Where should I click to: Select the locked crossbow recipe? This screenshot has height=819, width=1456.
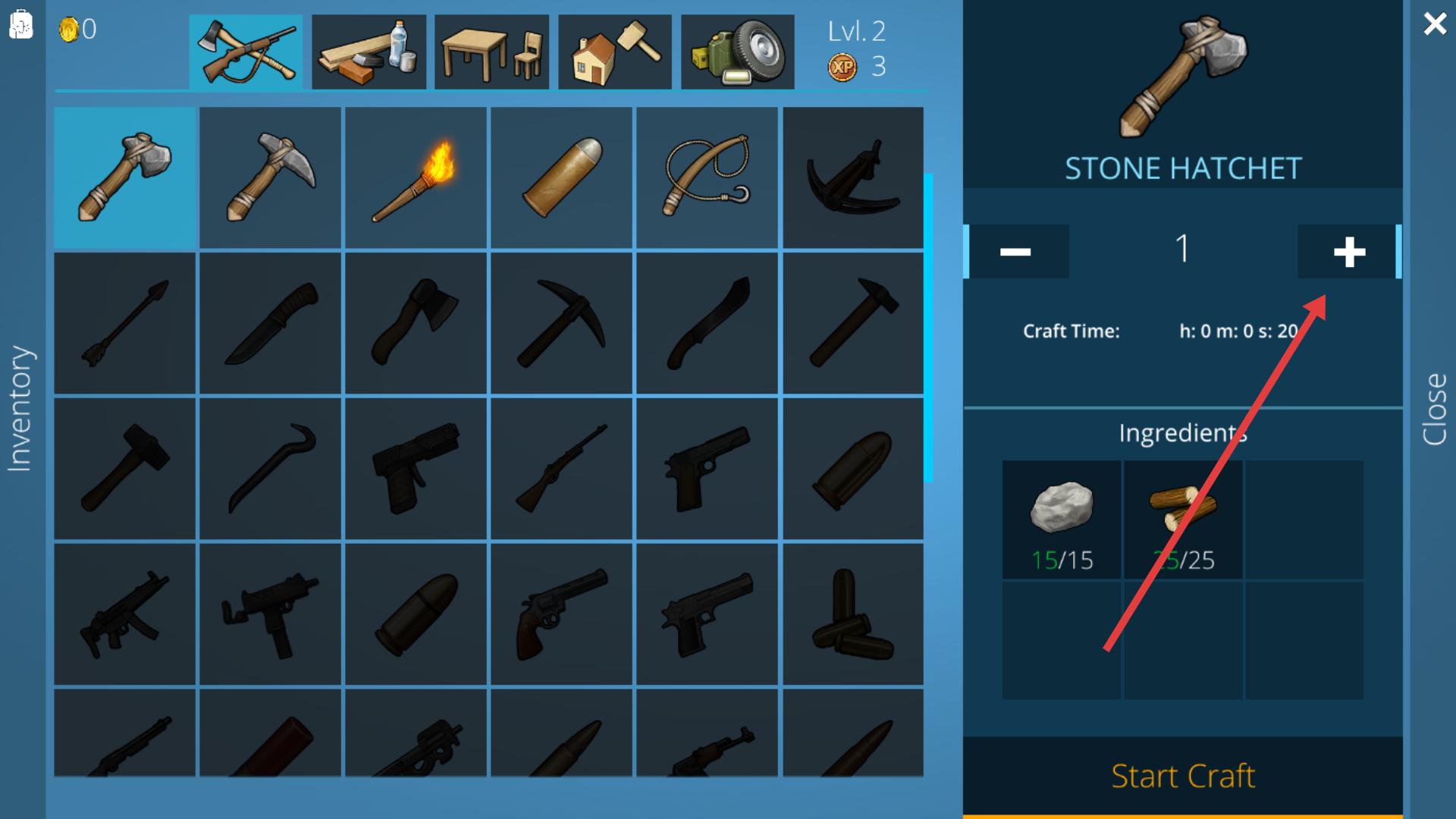click(x=852, y=177)
